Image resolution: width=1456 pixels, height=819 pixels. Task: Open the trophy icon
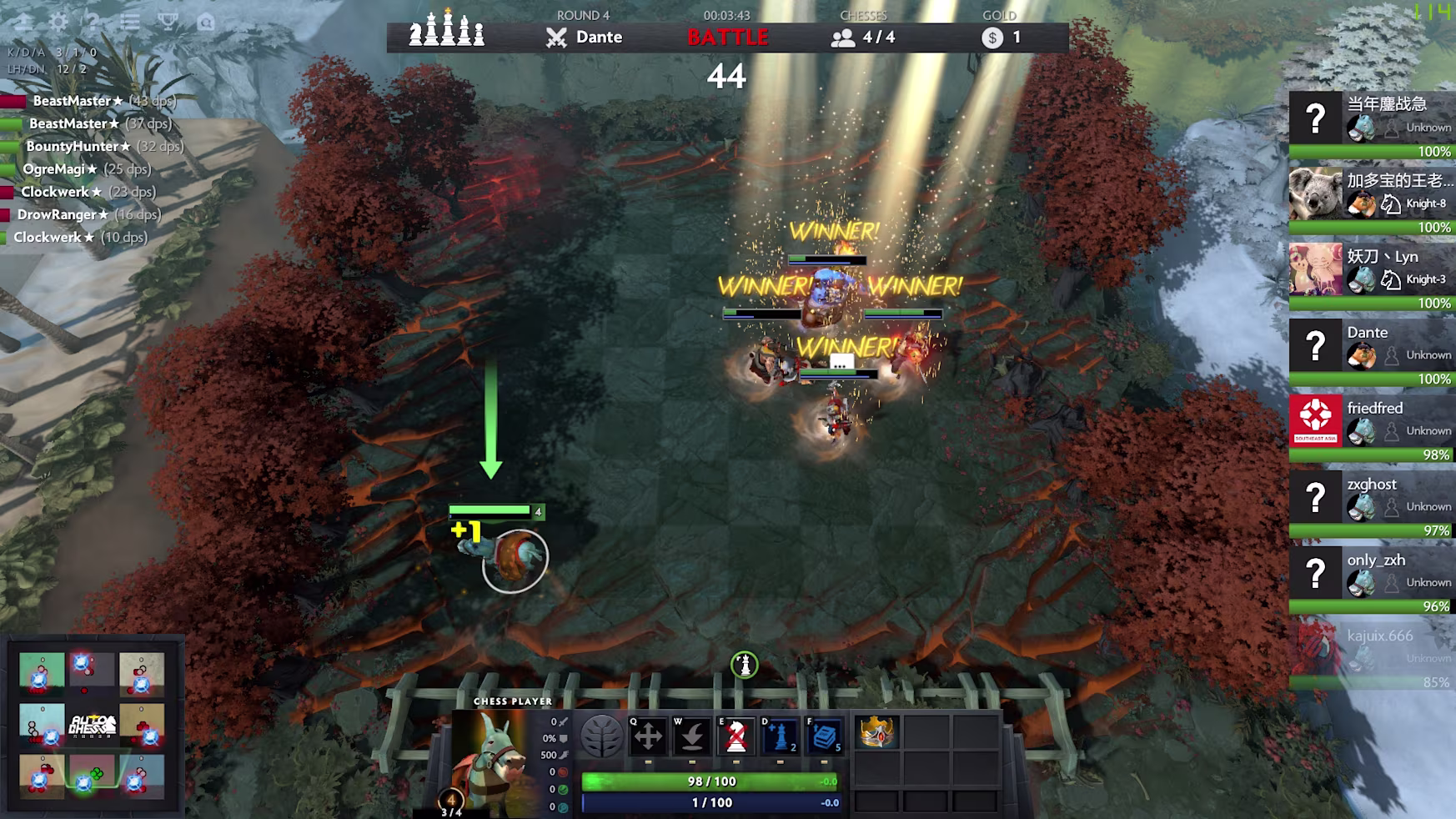pos(168,22)
